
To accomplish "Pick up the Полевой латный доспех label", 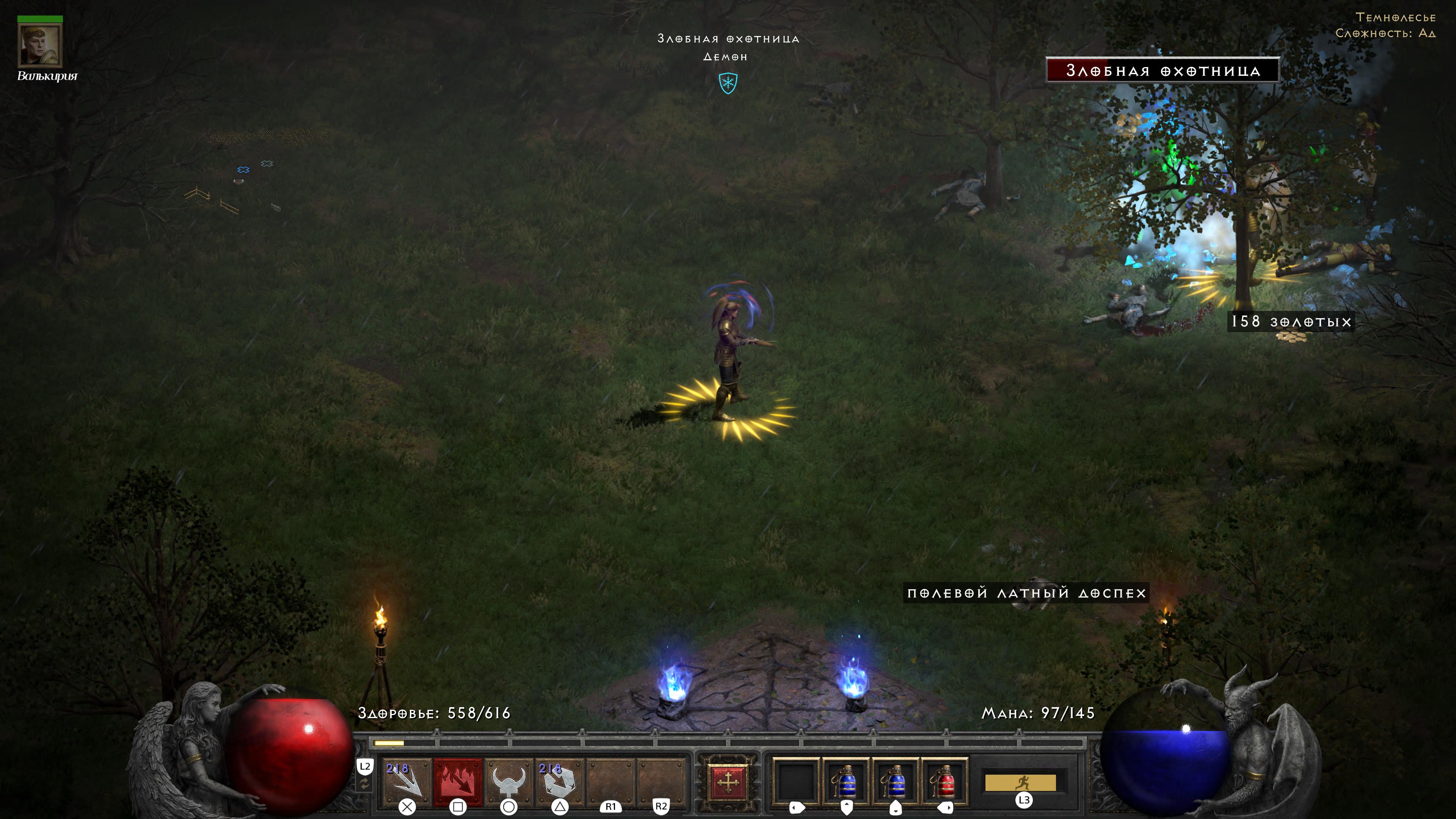I will point(1026,593).
